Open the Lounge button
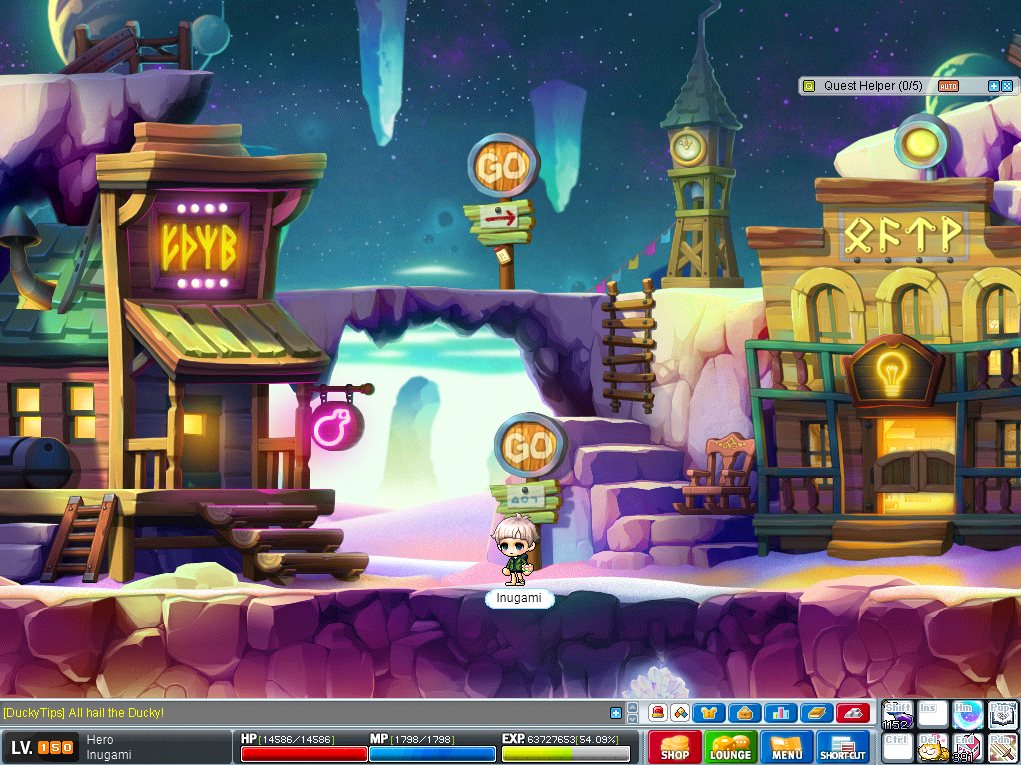1021x765 pixels. point(730,747)
